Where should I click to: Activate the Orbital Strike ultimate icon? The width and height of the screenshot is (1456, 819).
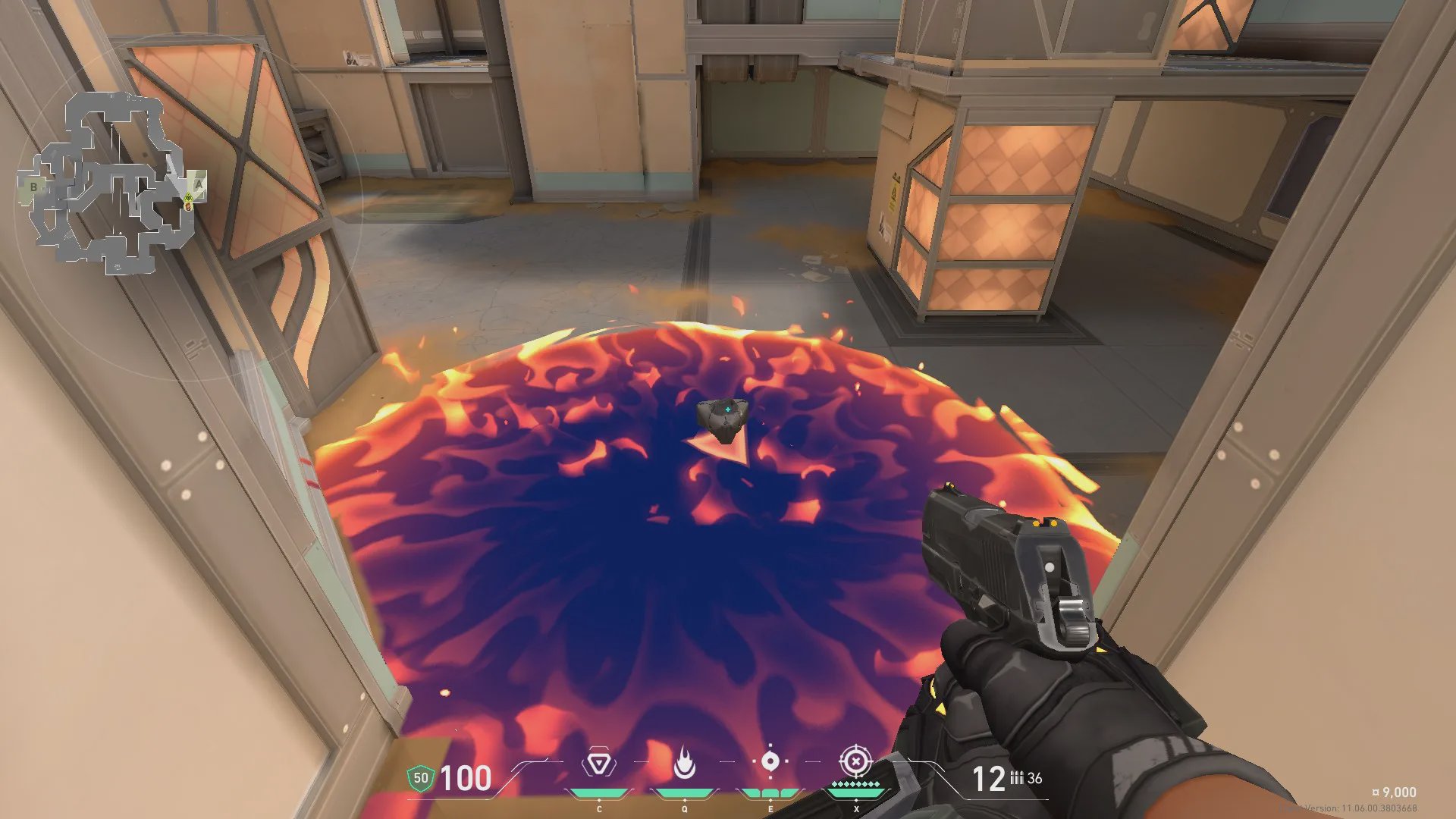pyautogui.click(x=855, y=761)
